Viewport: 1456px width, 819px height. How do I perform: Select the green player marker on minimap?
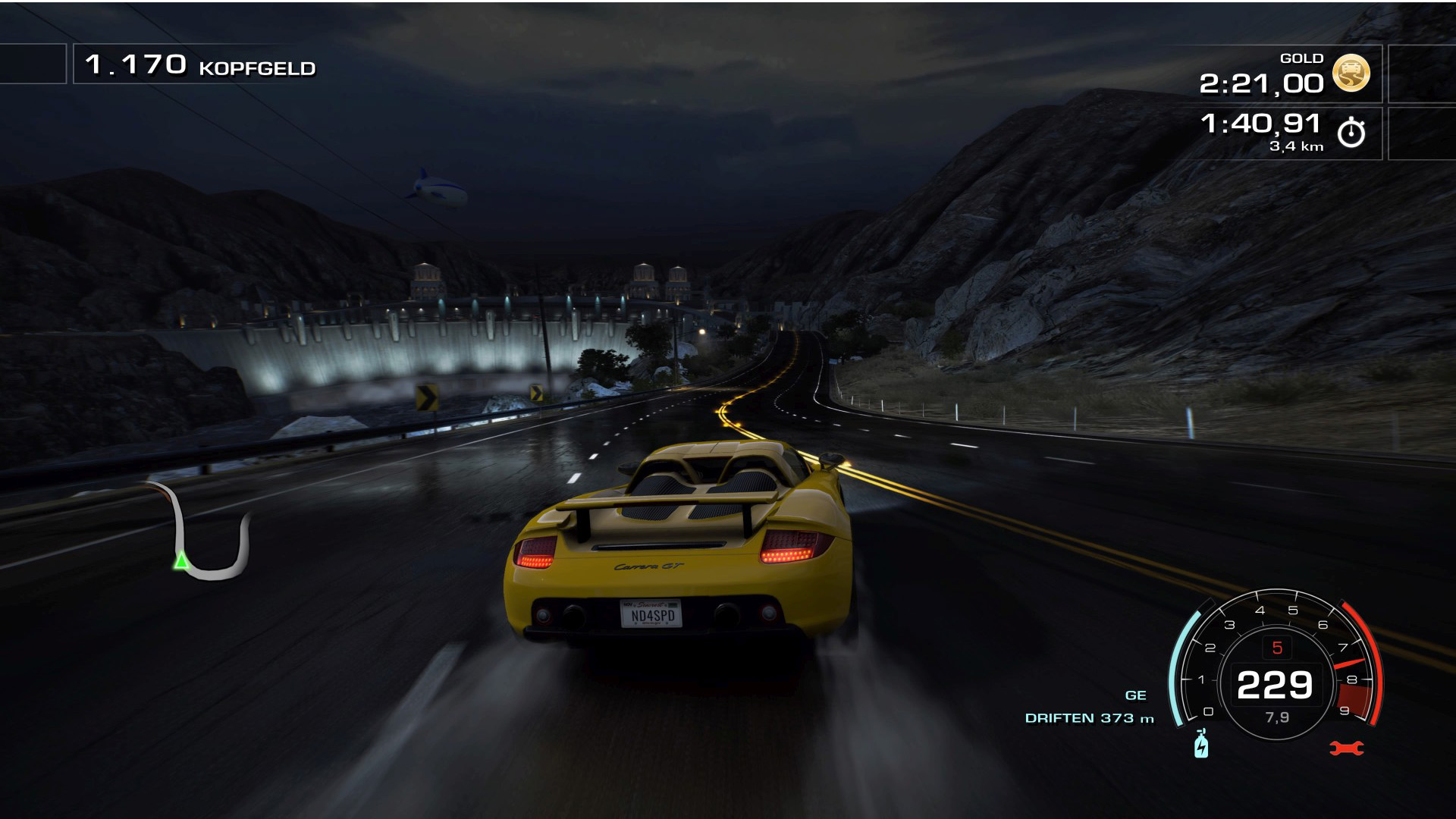click(180, 561)
